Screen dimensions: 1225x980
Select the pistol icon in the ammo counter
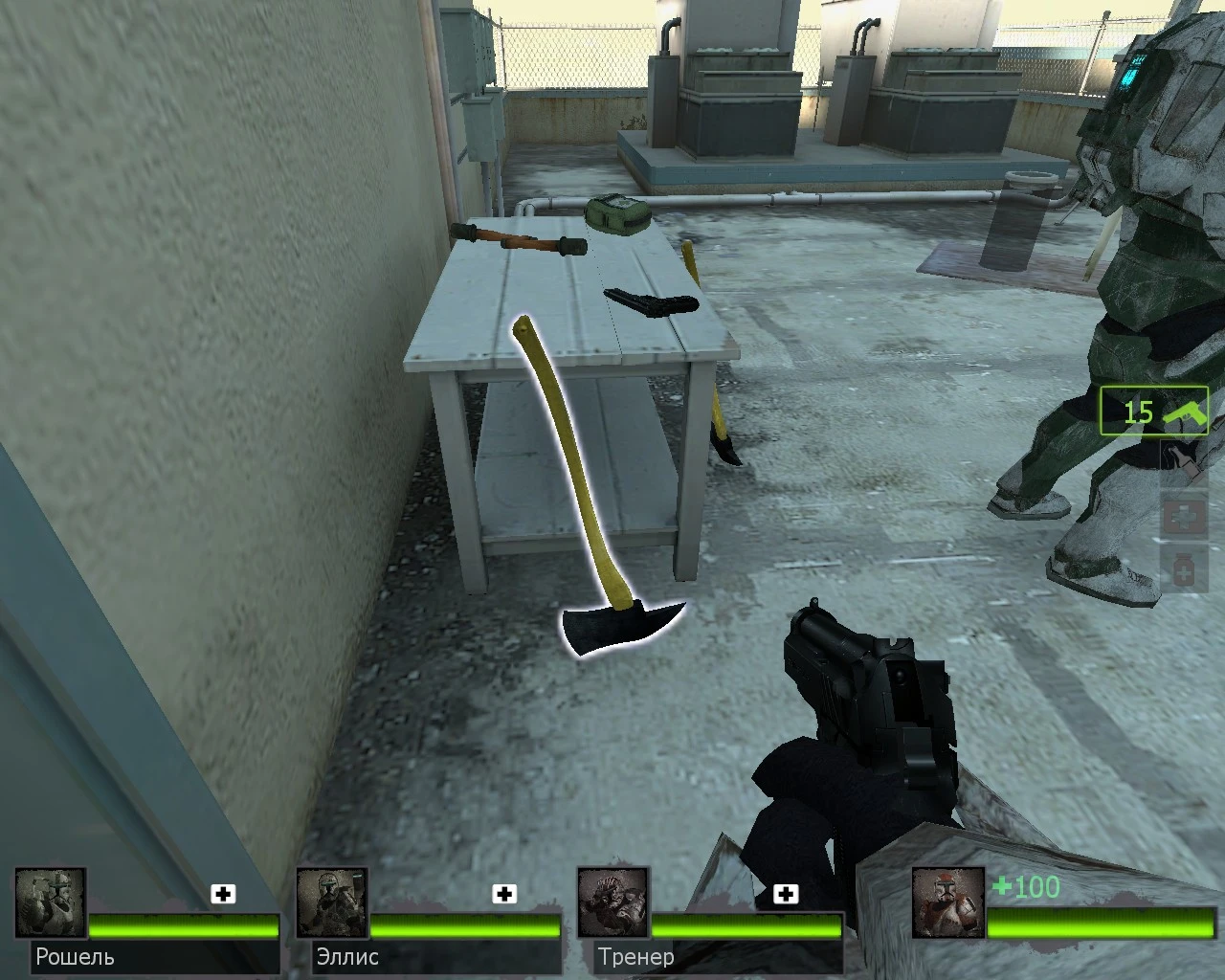point(1187,413)
